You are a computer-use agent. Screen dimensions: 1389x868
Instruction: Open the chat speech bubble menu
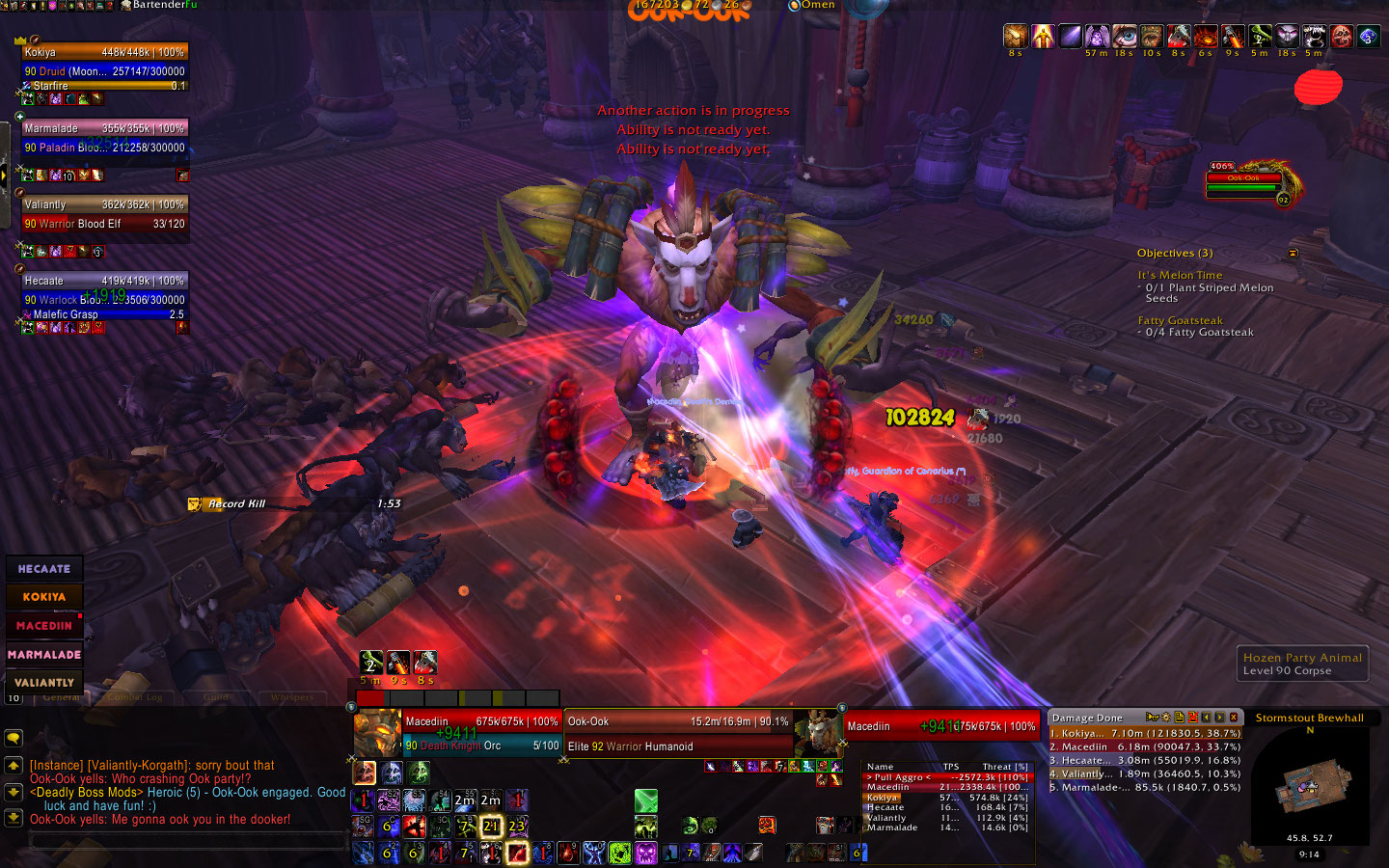click(14, 738)
